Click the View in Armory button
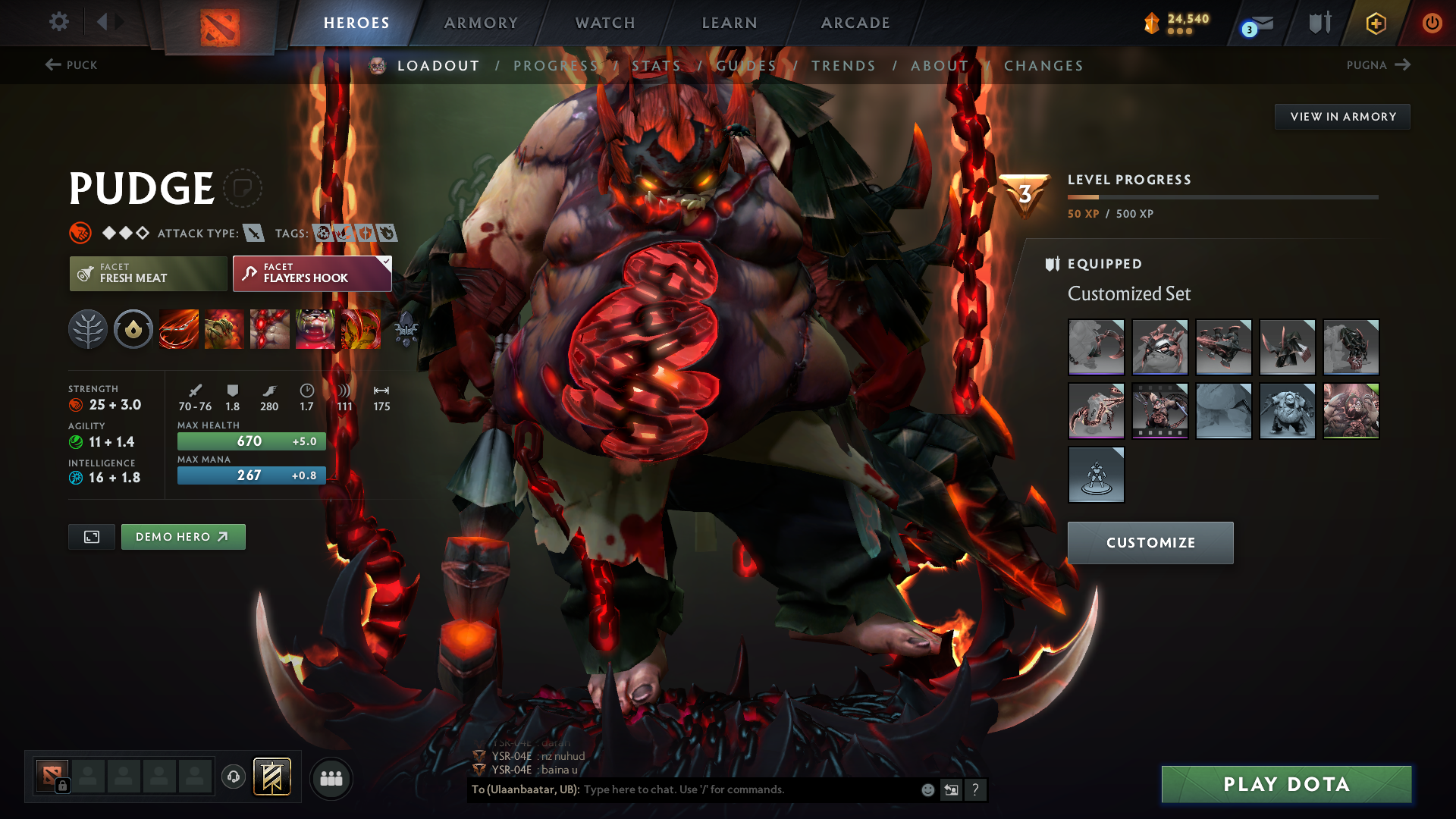The width and height of the screenshot is (1456, 819). click(1342, 117)
